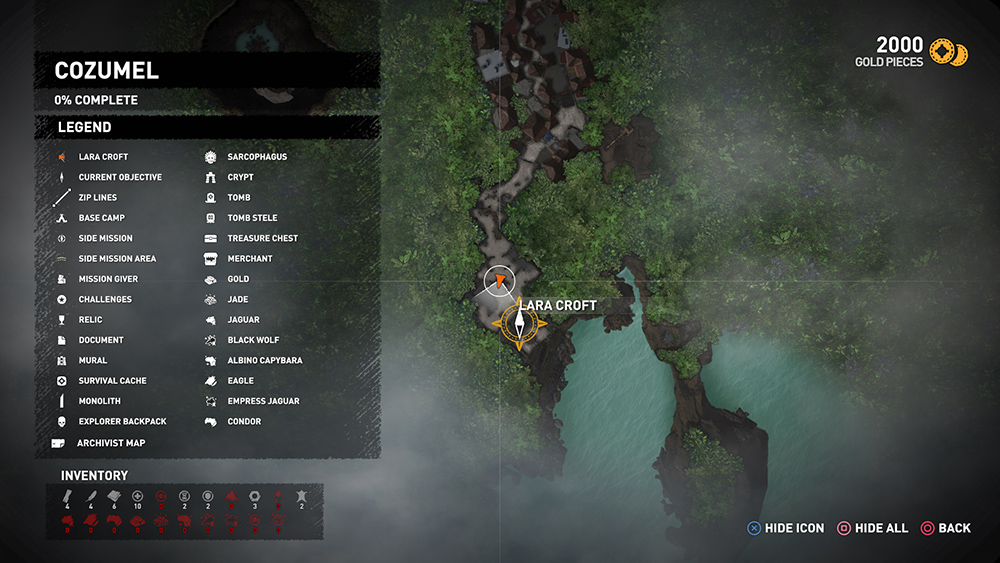This screenshot has width=1000, height=563.
Task: Select Side Mission in the legend
Action: [x=105, y=238]
